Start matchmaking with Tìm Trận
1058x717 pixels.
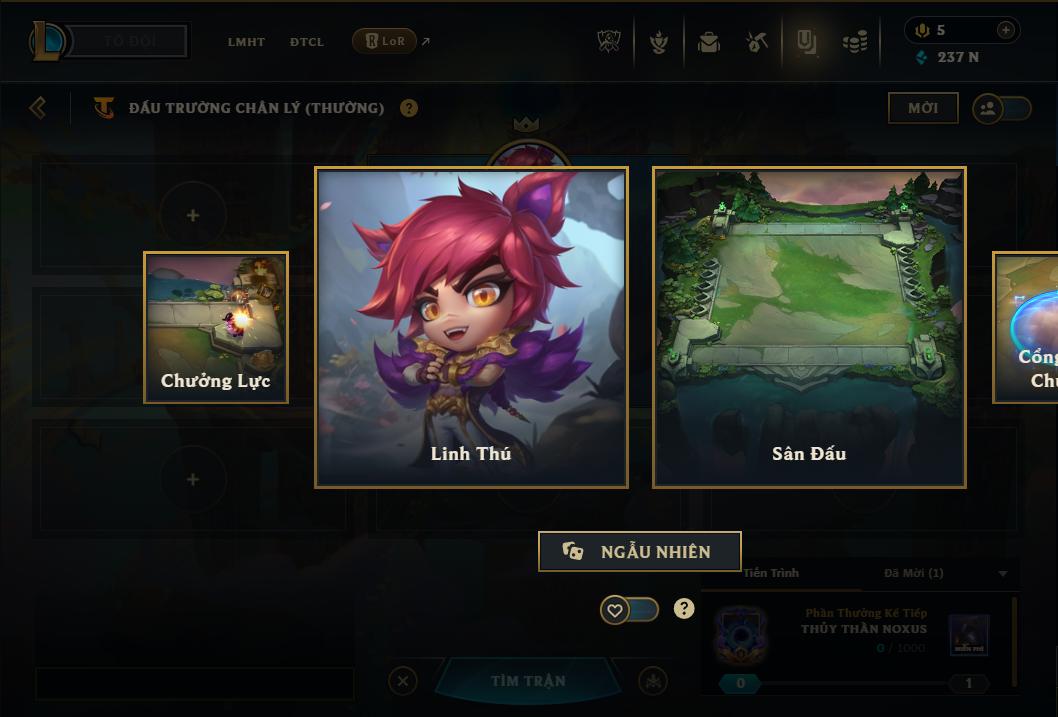coord(528,681)
